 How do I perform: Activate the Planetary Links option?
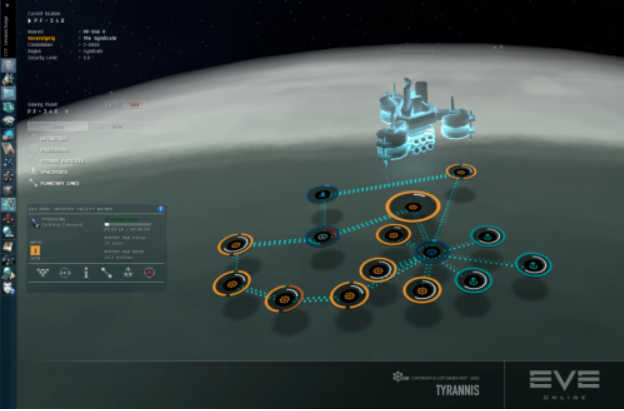(x=56, y=183)
